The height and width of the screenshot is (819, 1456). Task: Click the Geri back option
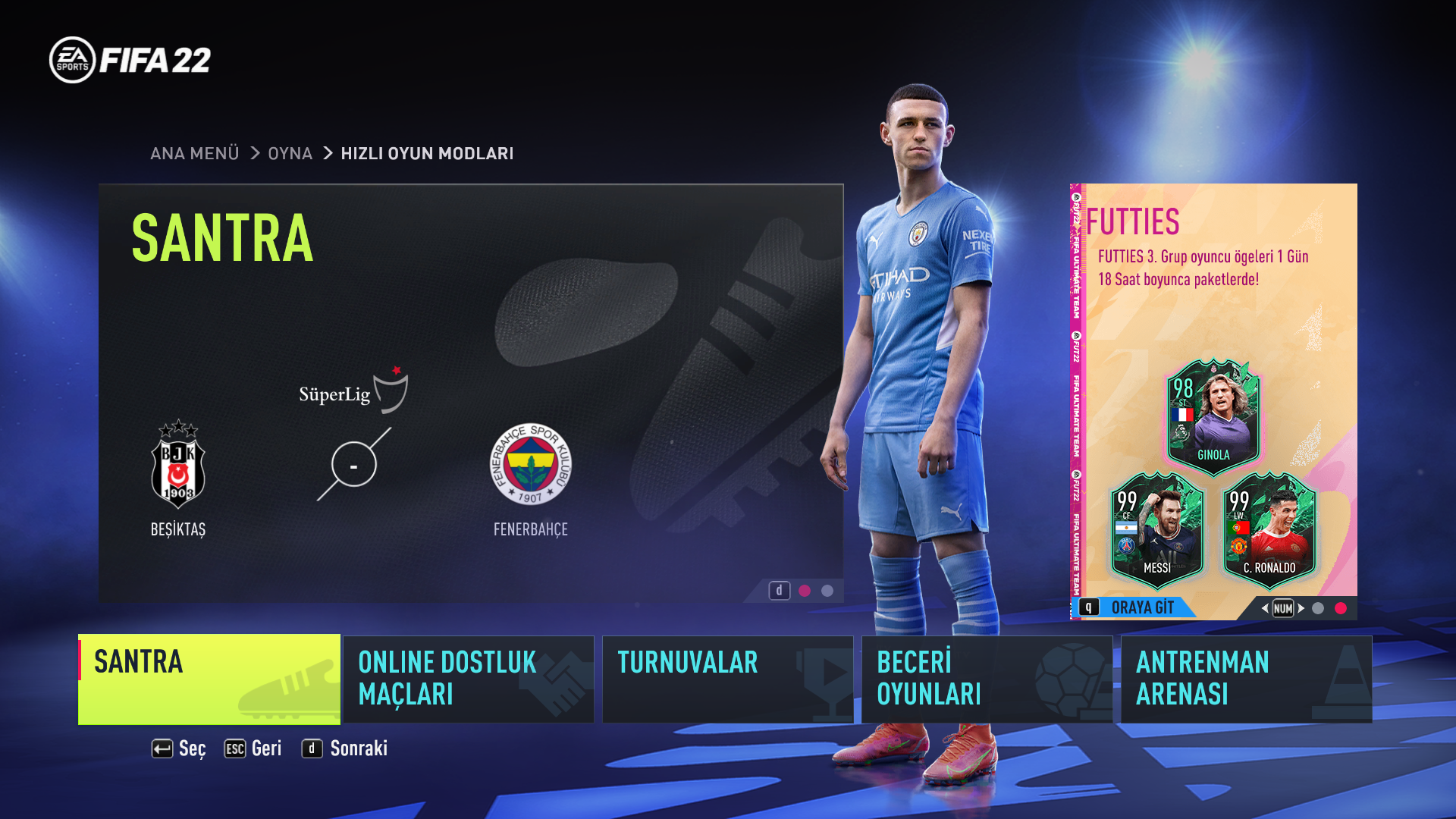[253, 748]
